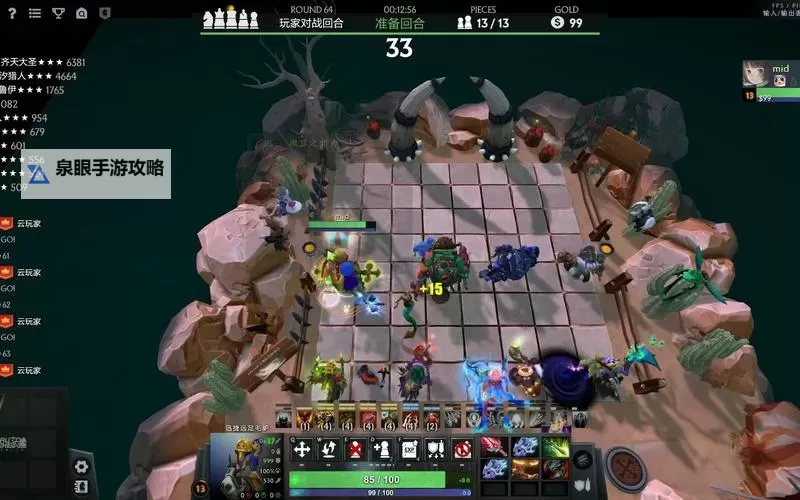Select the red weapon item in first slot
This screenshot has width=800, height=500.
point(496,446)
